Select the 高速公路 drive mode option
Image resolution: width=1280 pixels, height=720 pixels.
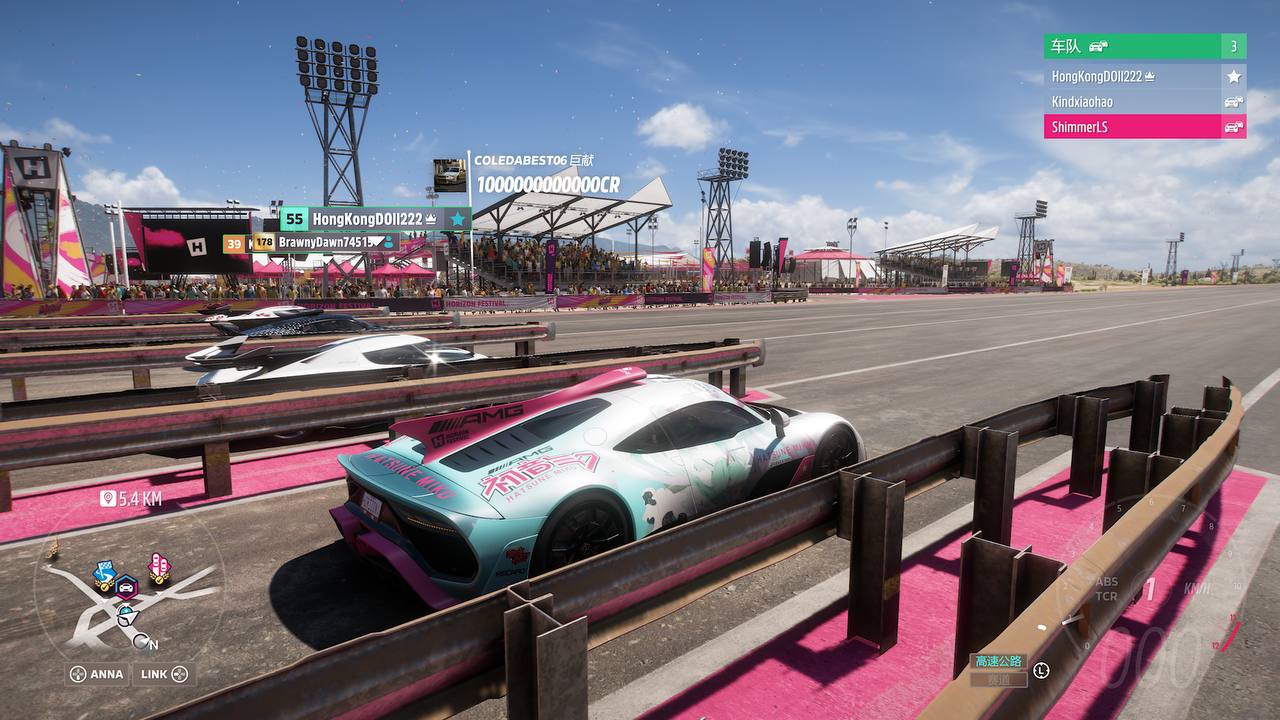pyautogui.click(x=999, y=662)
